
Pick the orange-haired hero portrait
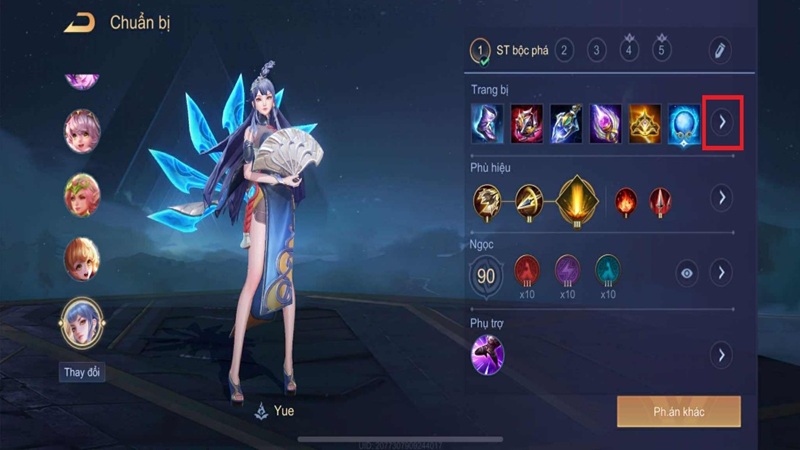point(82,259)
